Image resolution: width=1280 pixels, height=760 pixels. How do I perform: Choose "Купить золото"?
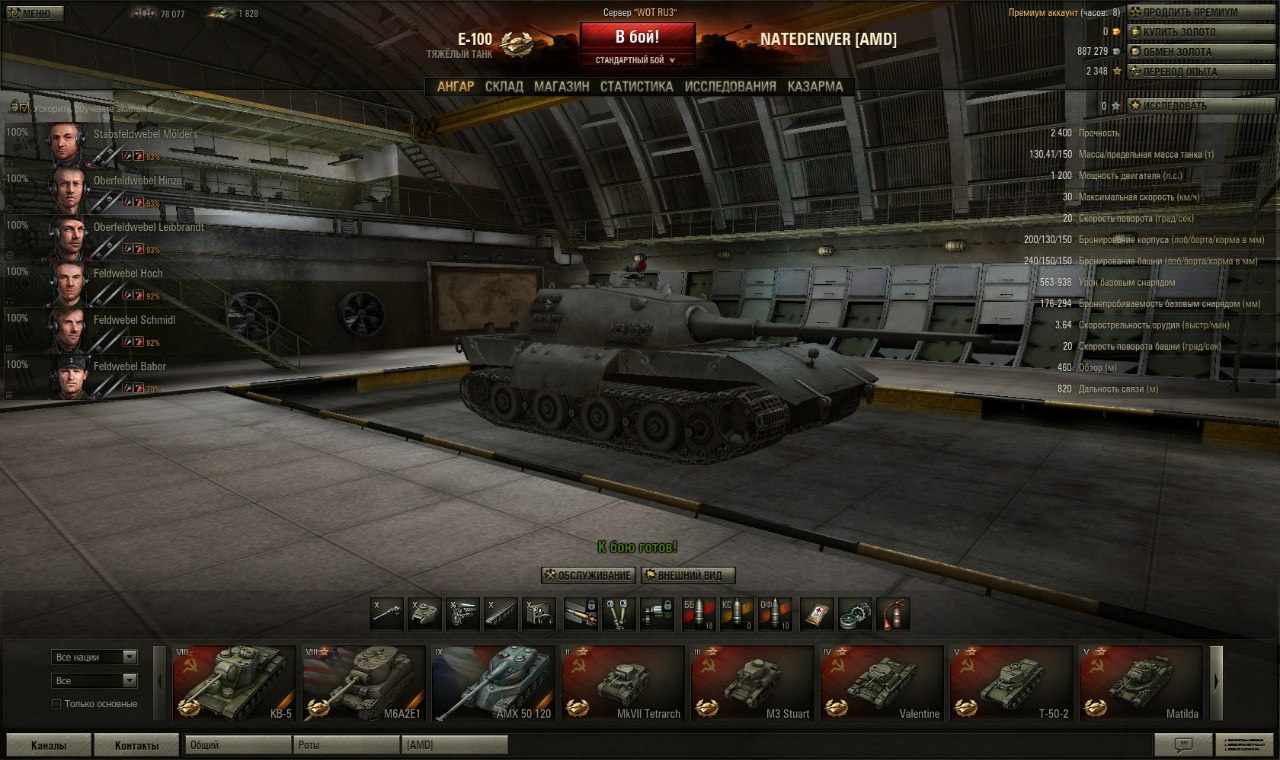1188,32
